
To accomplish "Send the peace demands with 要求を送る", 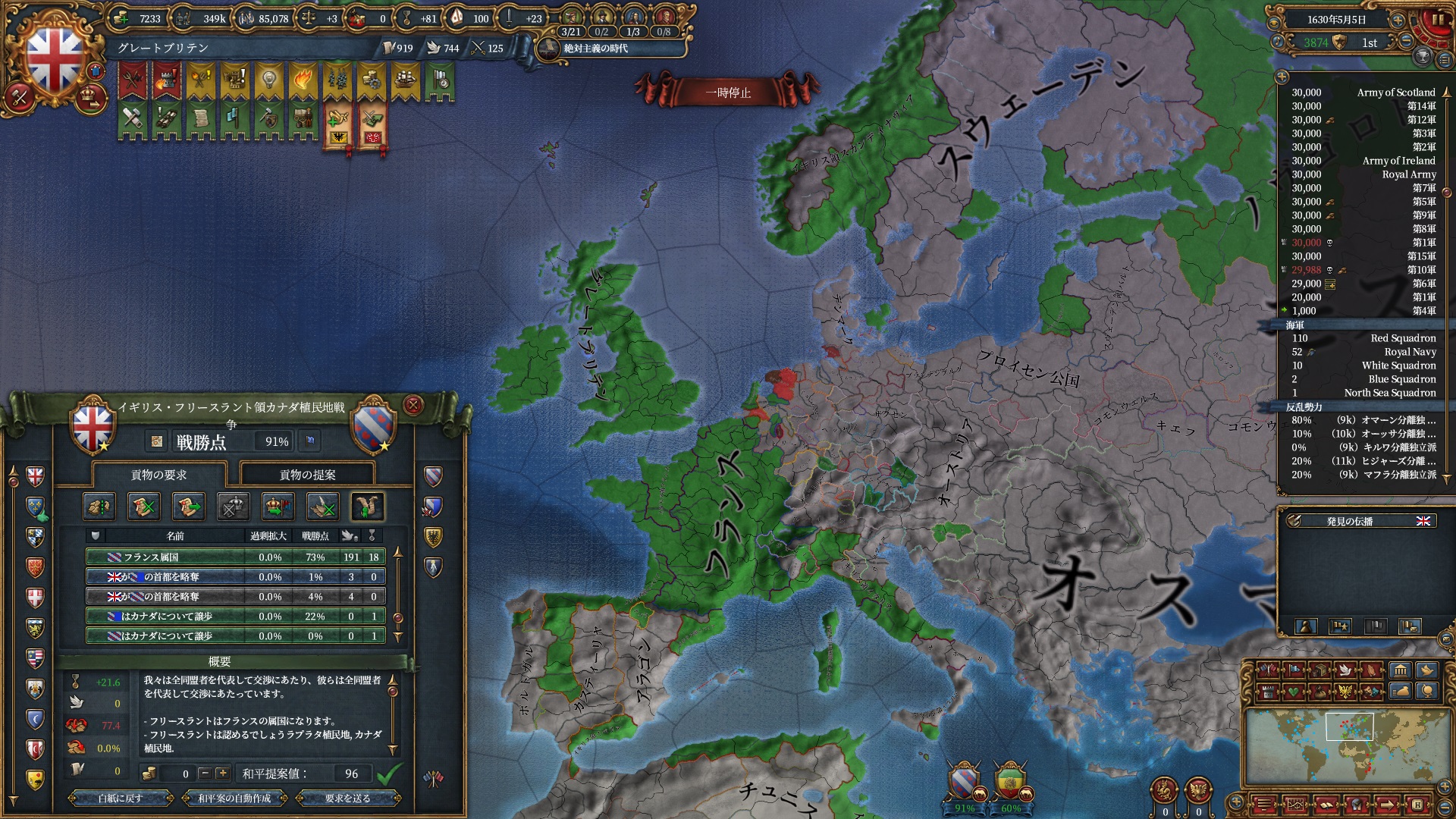I will pyautogui.click(x=348, y=798).
